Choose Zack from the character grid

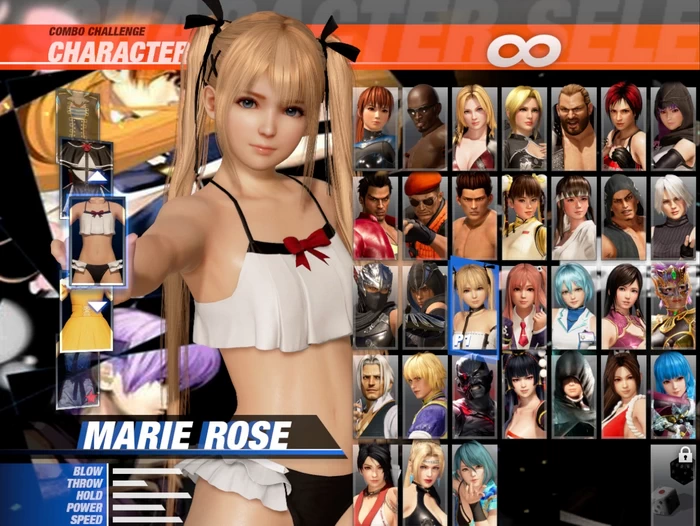click(x=425, y=127)
